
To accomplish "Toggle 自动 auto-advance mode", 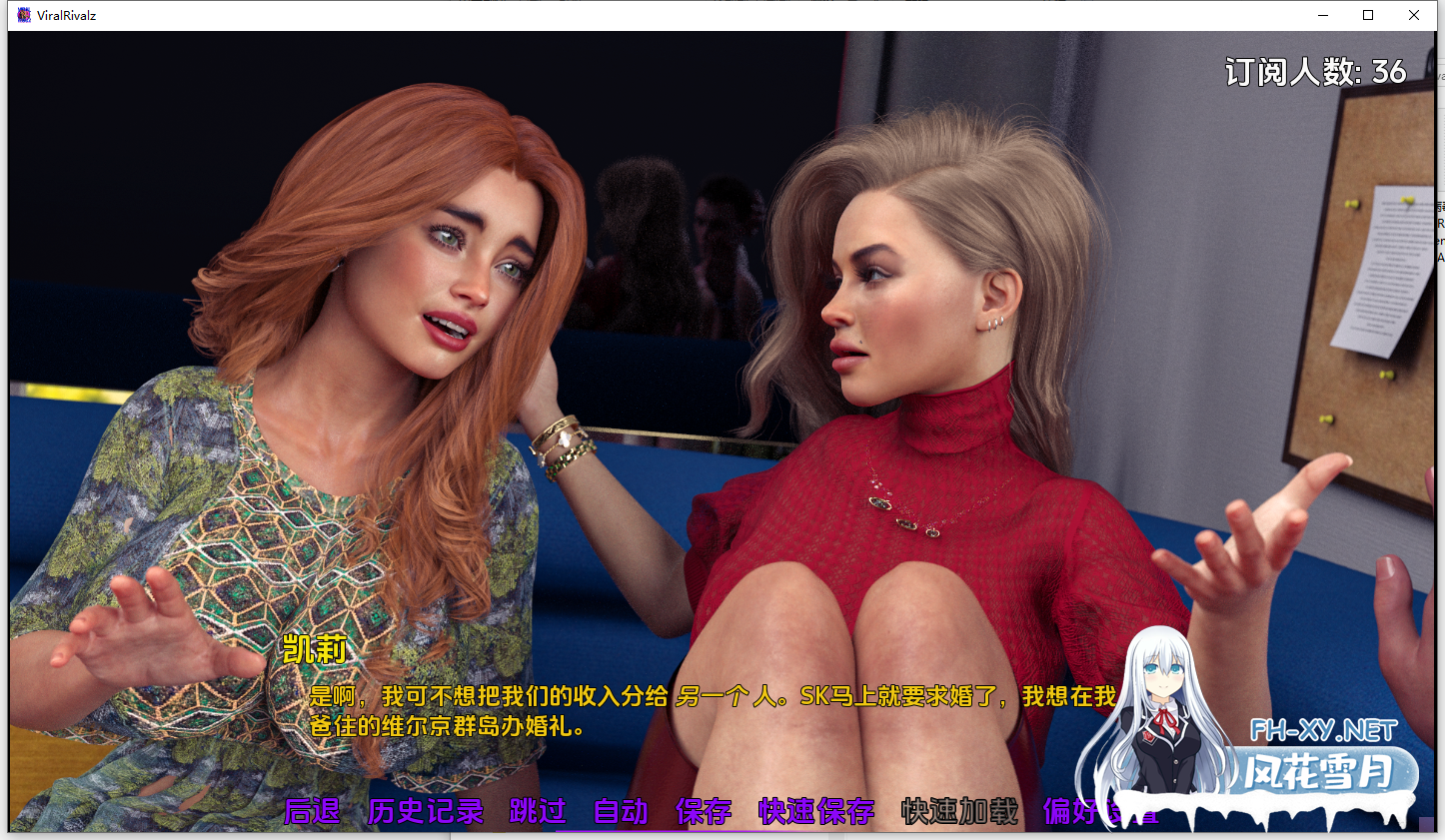I will [x=622, y=812].
